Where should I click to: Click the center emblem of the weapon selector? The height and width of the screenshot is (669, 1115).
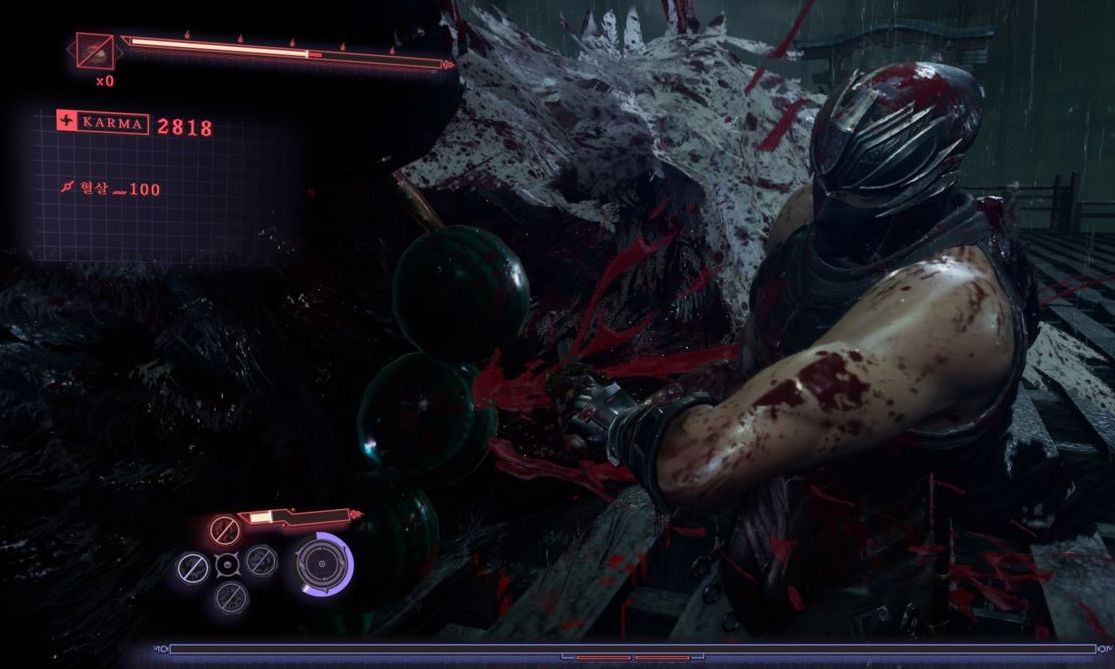coord(227,566)
